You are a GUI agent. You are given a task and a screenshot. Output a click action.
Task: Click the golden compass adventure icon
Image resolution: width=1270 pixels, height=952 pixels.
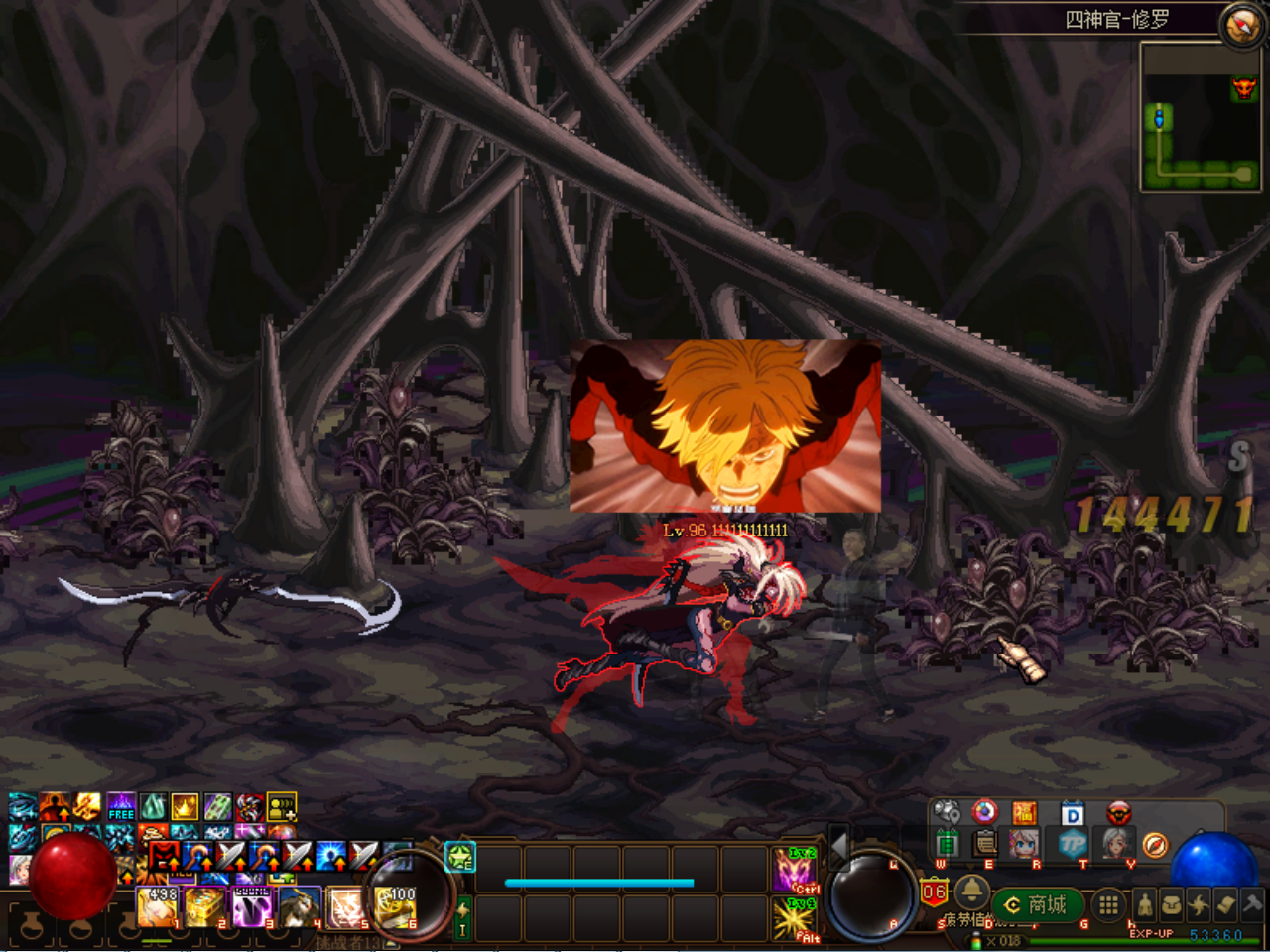[1154, 845]
